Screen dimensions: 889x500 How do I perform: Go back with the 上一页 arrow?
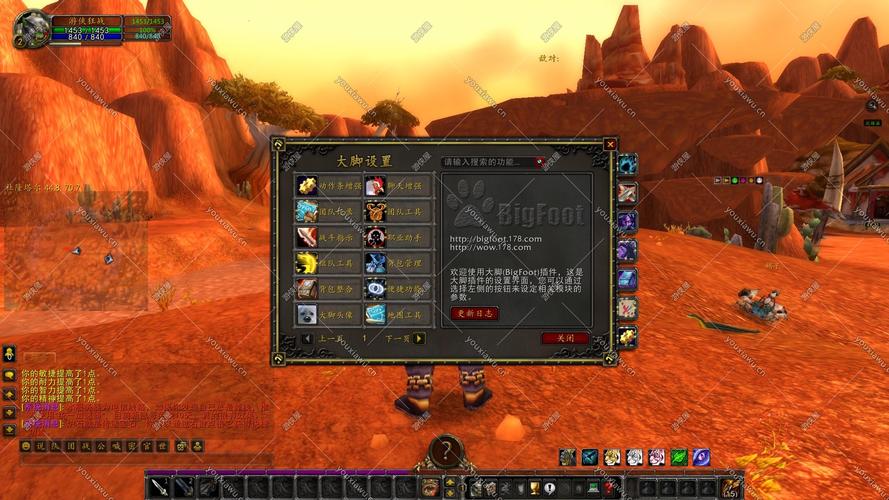click(x=307, y=339)
